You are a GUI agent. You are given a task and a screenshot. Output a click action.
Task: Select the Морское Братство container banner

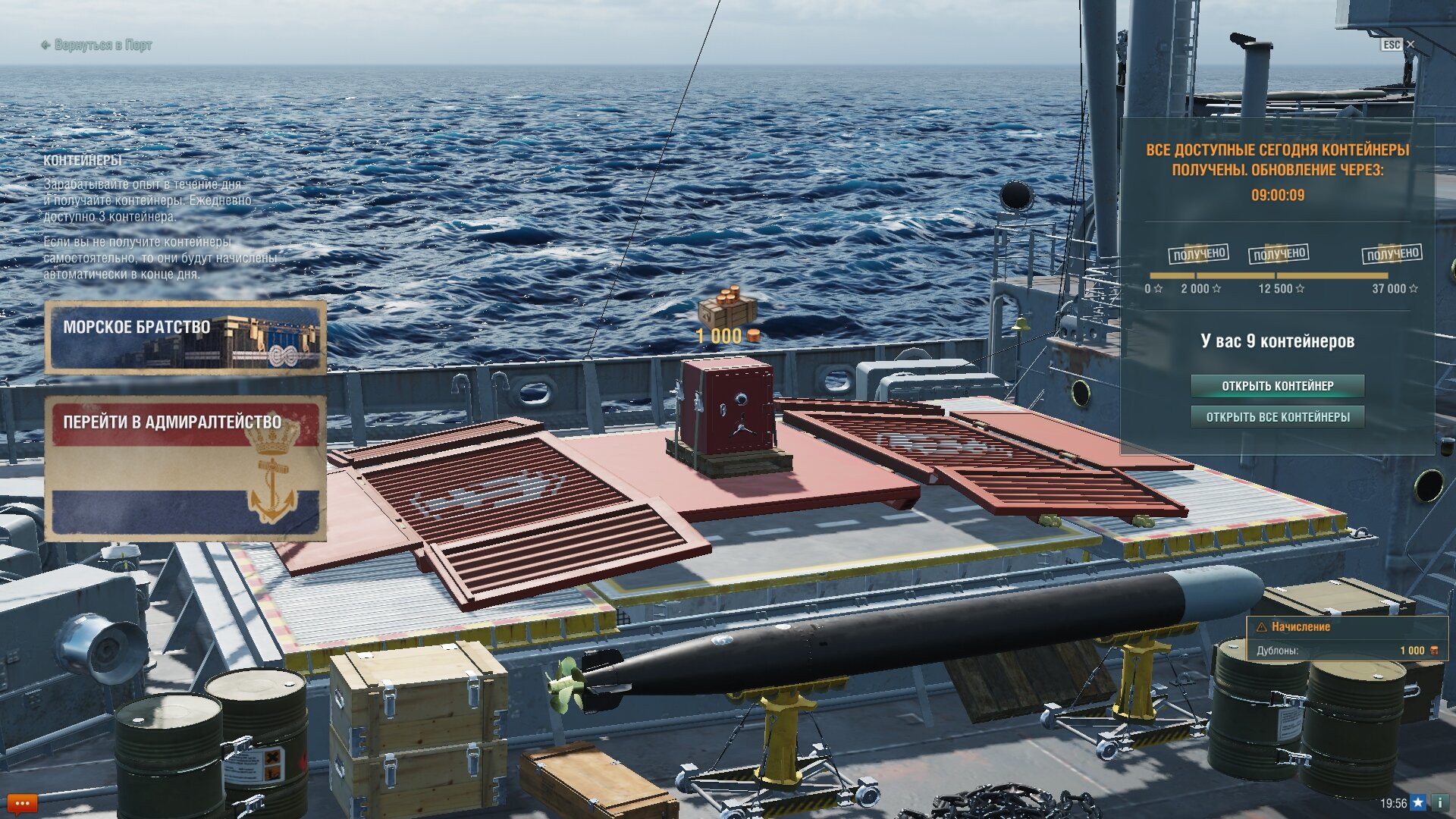(185, 337)
